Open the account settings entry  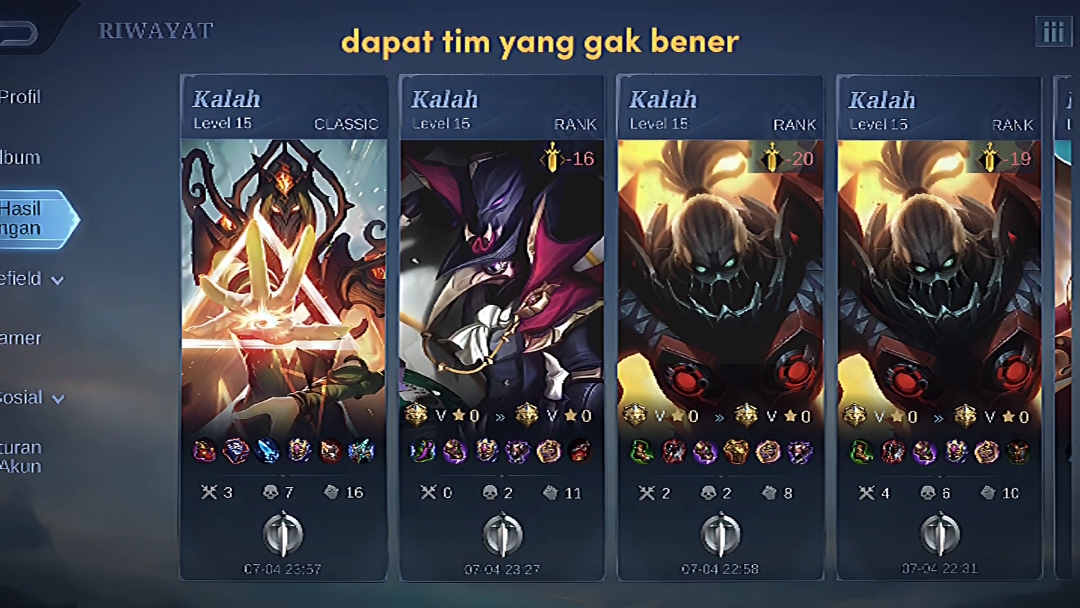point(22,457)
